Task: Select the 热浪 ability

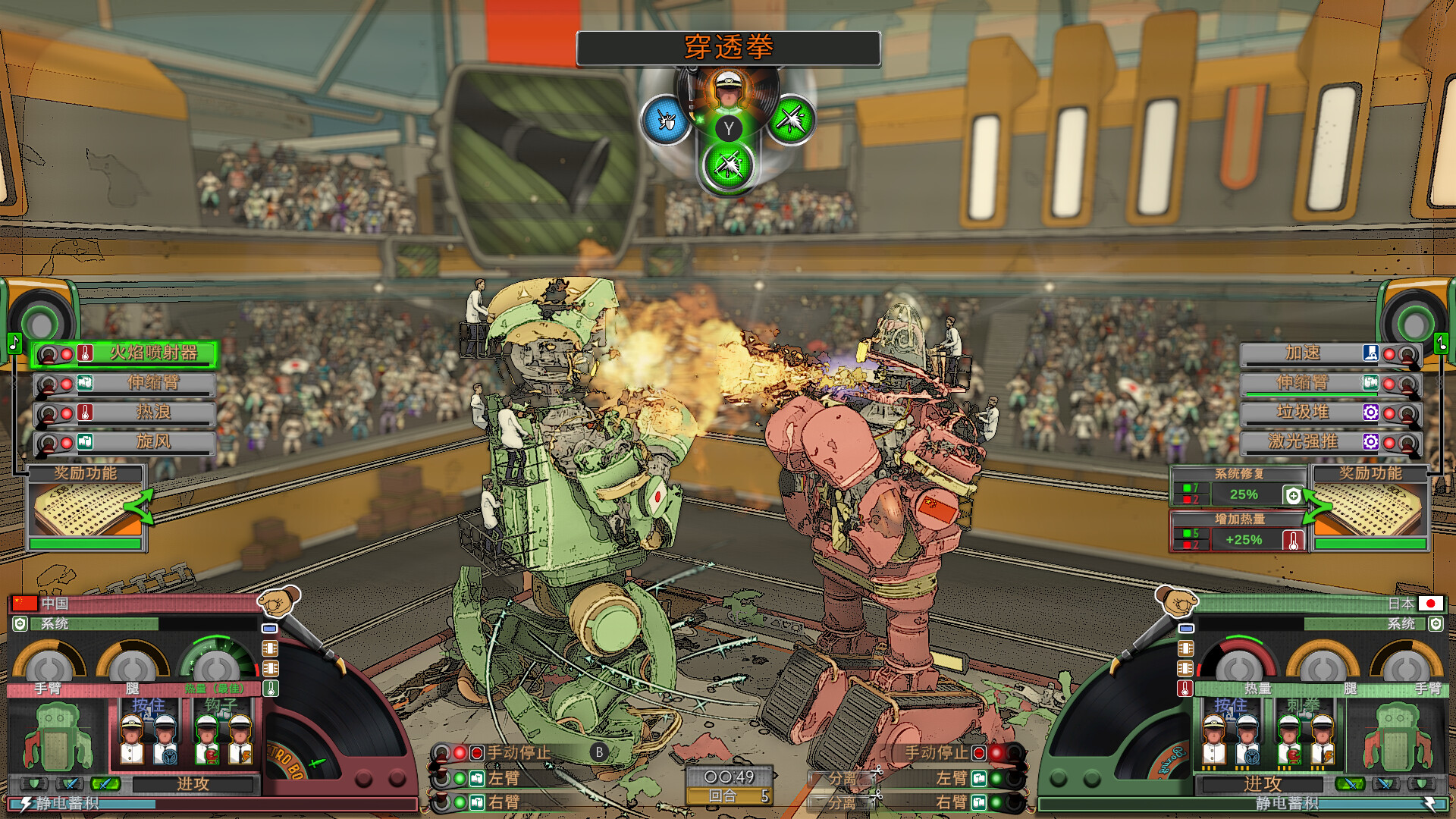Action: (152, 413)
